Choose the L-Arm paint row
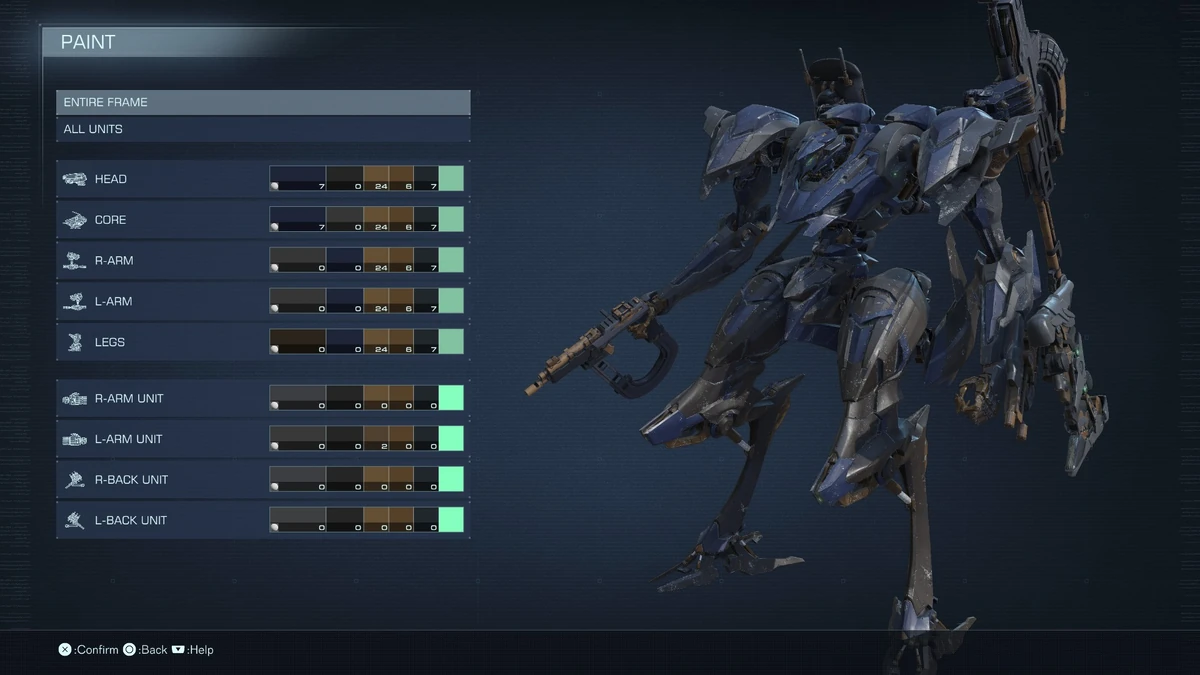 (160, 301)
